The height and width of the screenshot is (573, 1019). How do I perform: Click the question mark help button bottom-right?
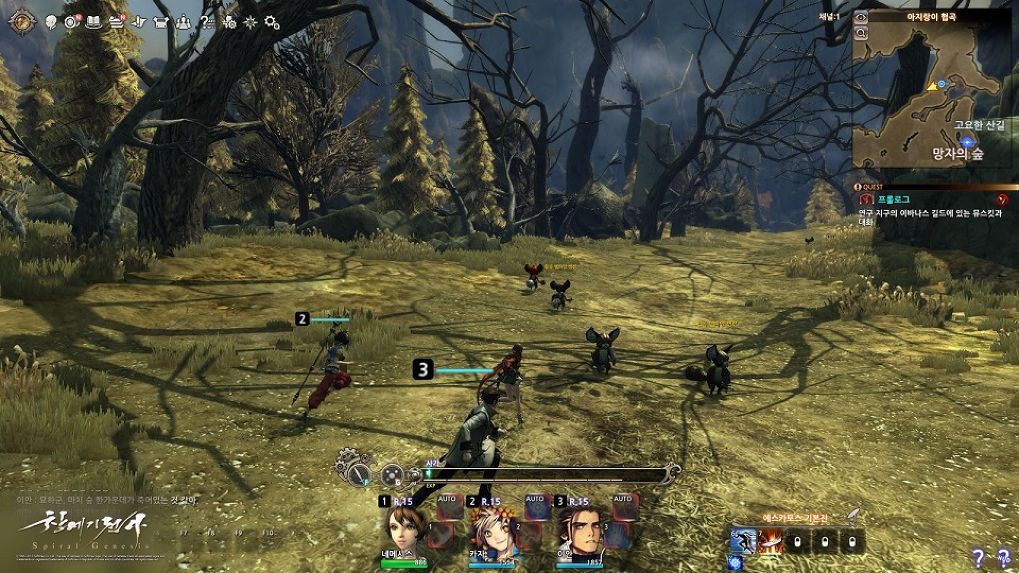(x=979, y=558)
